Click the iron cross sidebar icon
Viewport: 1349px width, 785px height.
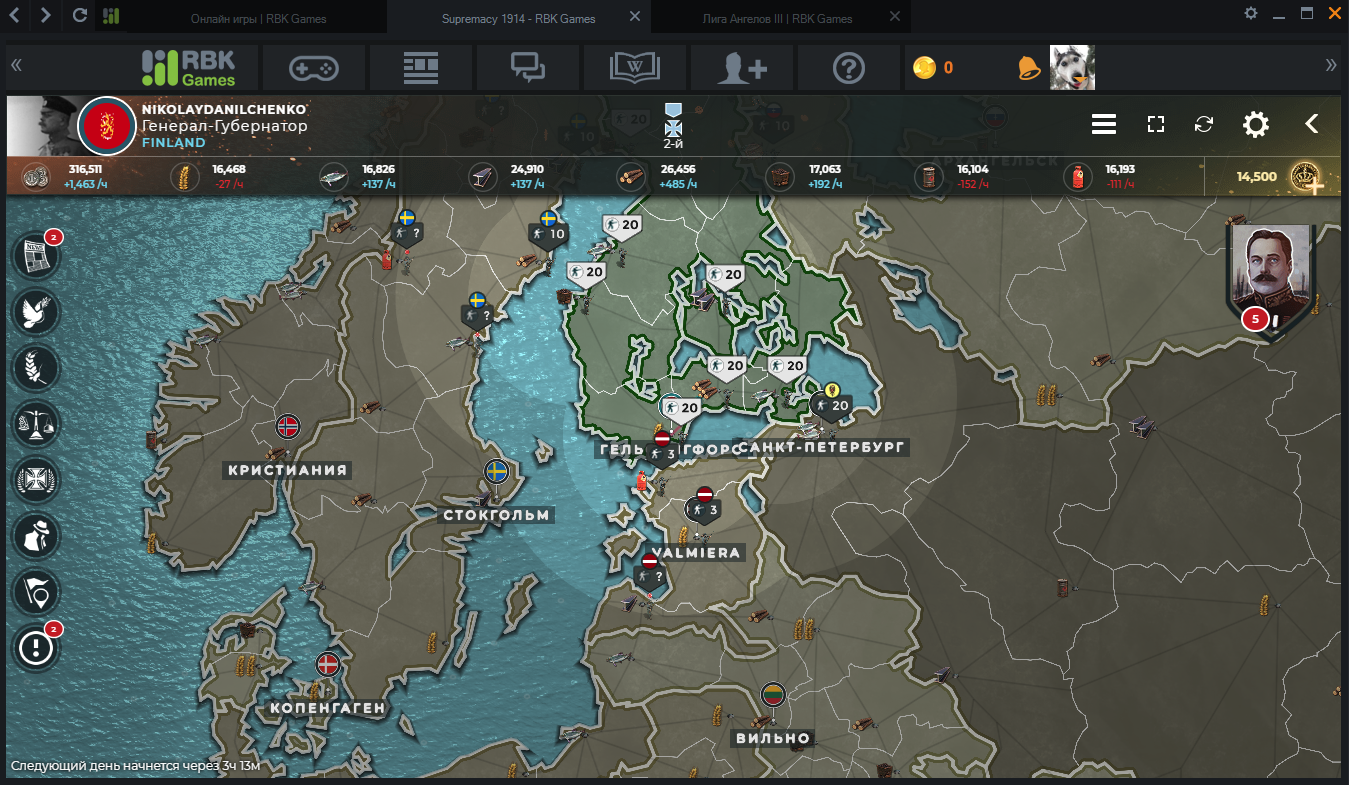tap(36, 480)
